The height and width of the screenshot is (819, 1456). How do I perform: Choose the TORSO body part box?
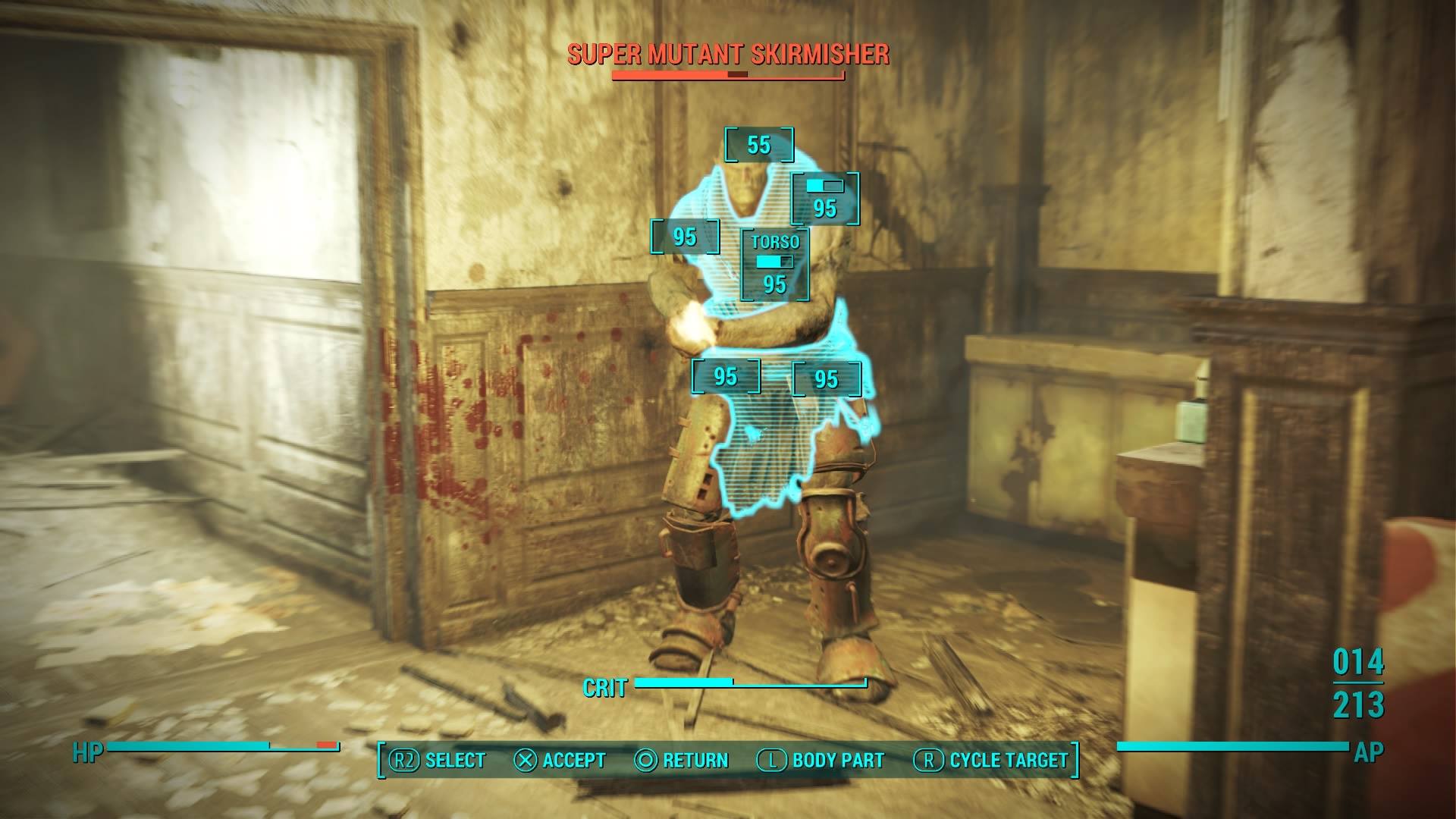coord(774,265)
